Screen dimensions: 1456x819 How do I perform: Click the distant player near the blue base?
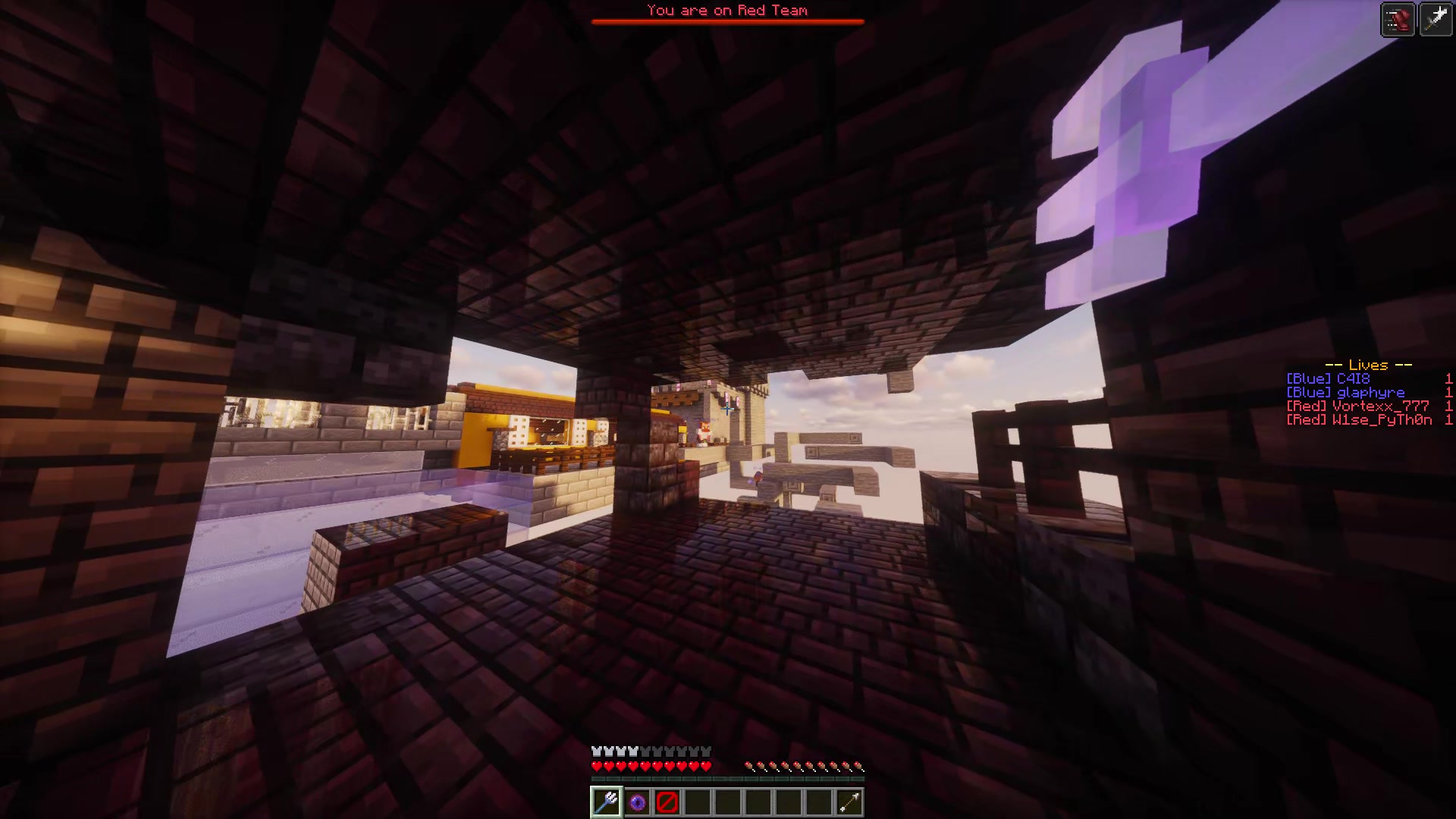[705, 428]
